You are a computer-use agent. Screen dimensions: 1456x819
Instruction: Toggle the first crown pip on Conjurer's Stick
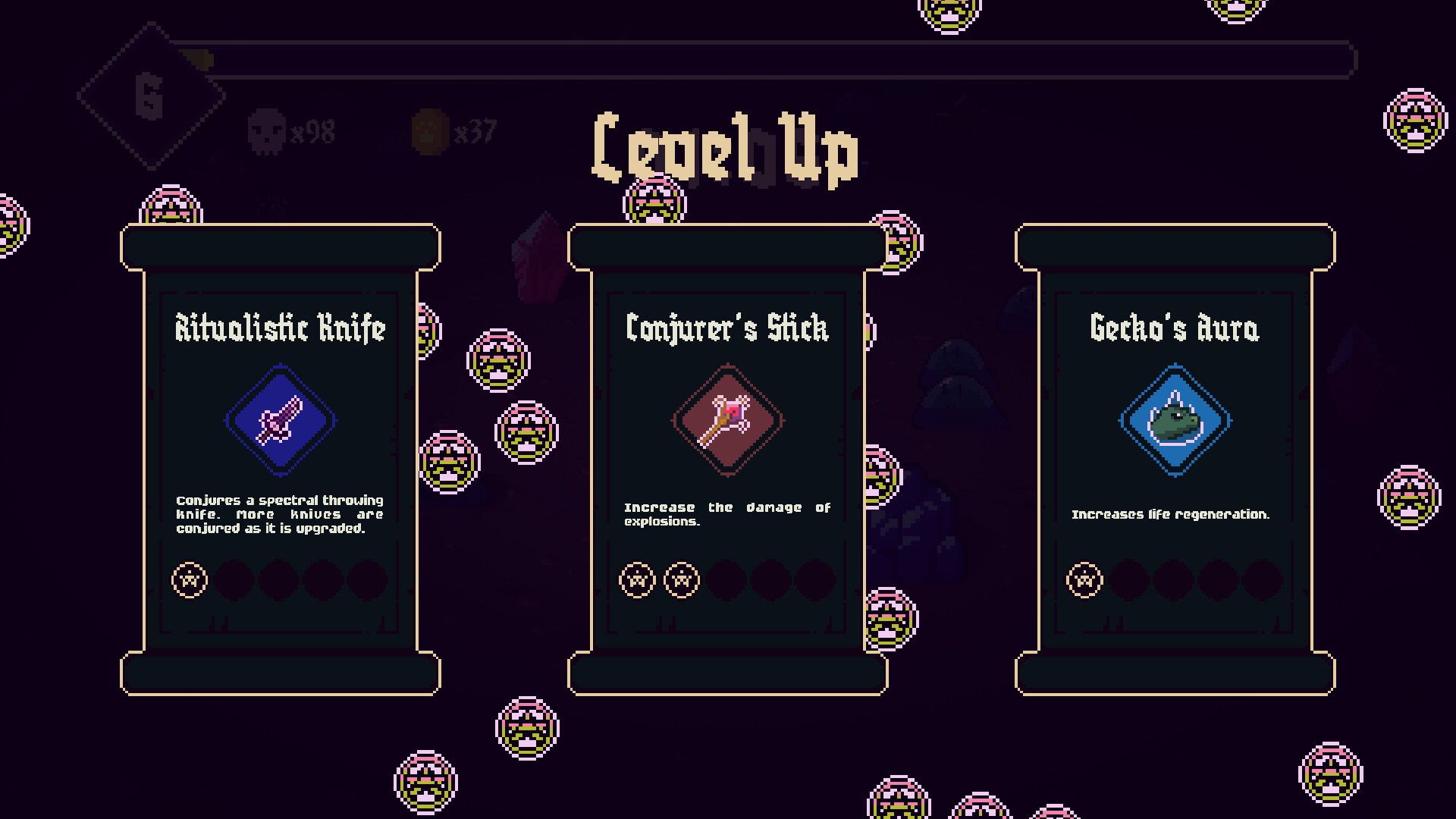(635, 579)
